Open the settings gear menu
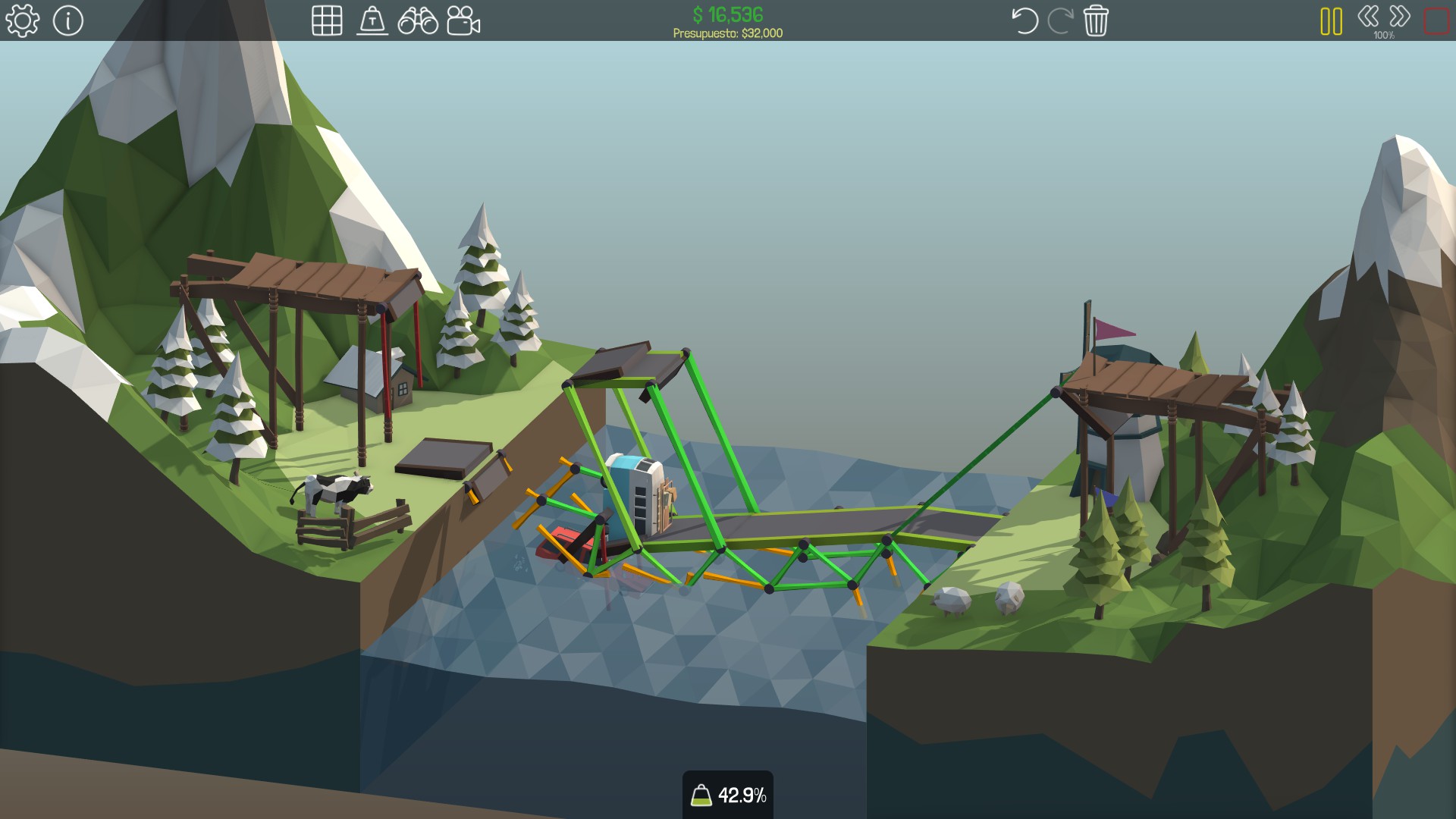This screenshot has height=819, width=1456. click(x=22, y=20)
